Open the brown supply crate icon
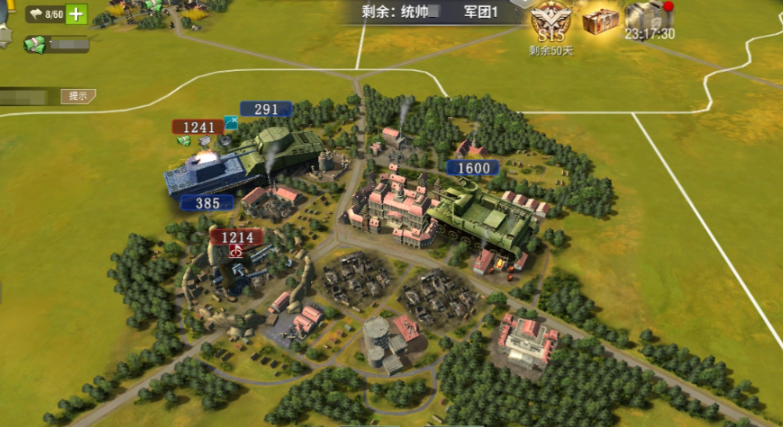The image size is (783, 427). pos(602,18)
